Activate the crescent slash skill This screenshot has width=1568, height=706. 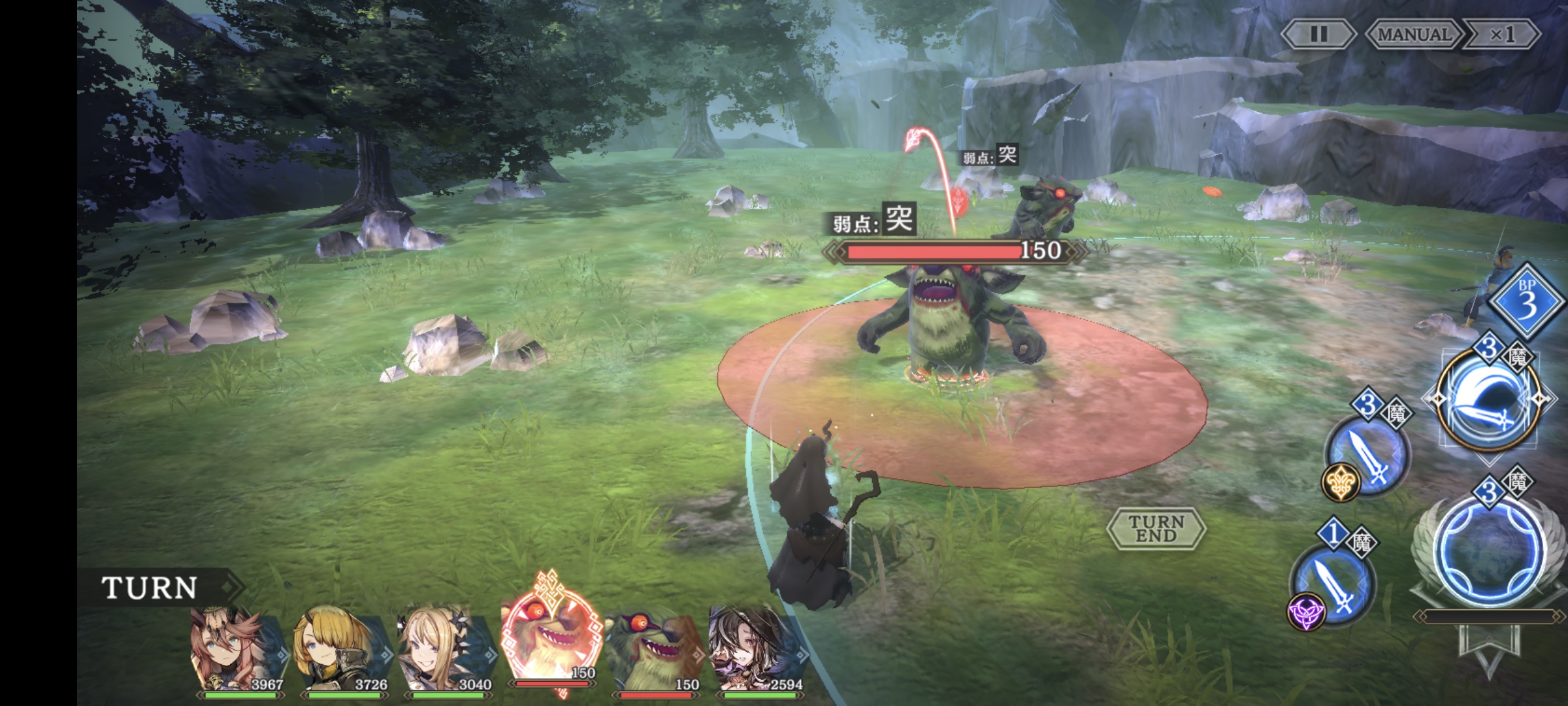[x=1488, y=400]
